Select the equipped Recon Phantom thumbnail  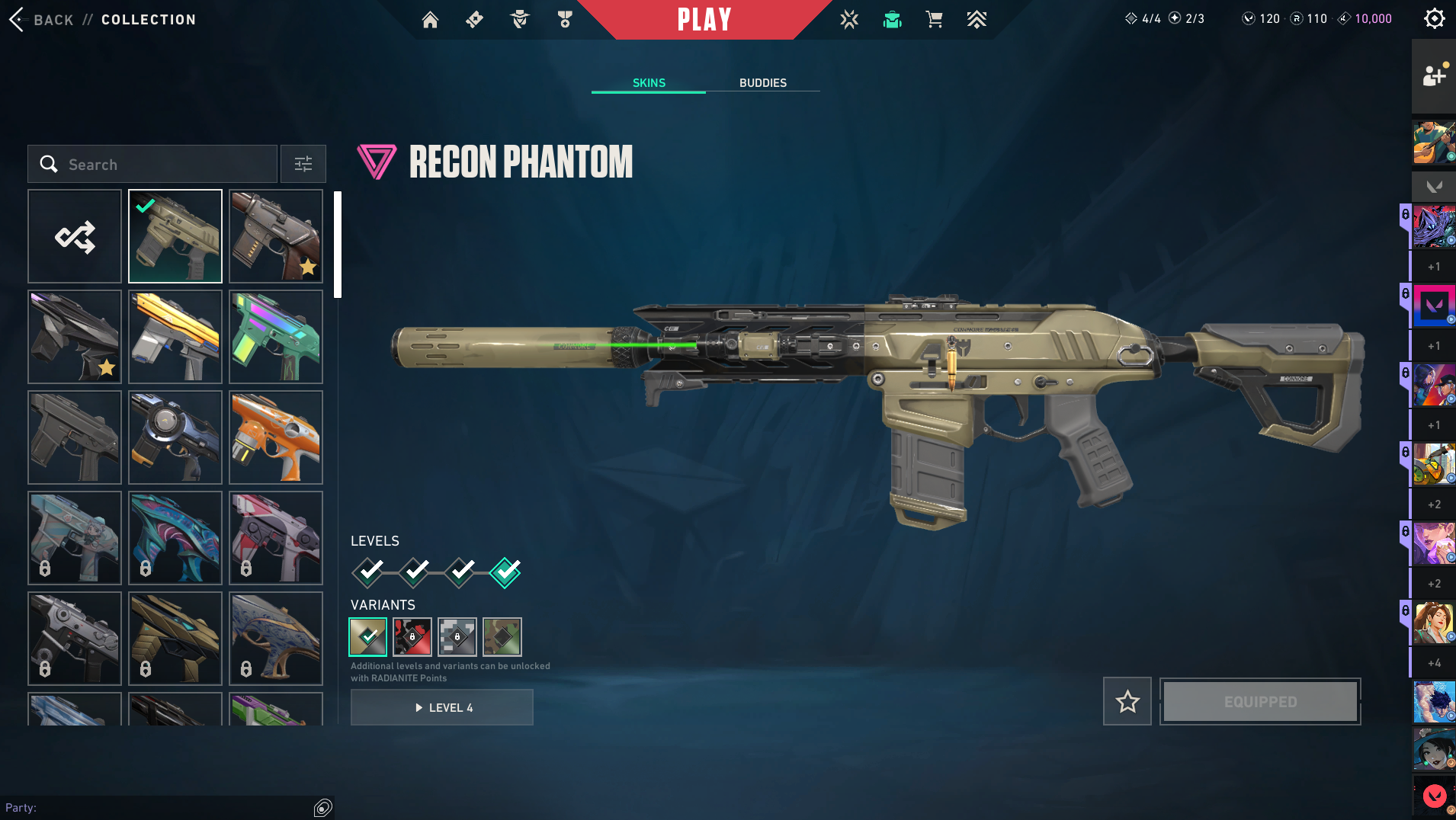[x=175, y=236]
